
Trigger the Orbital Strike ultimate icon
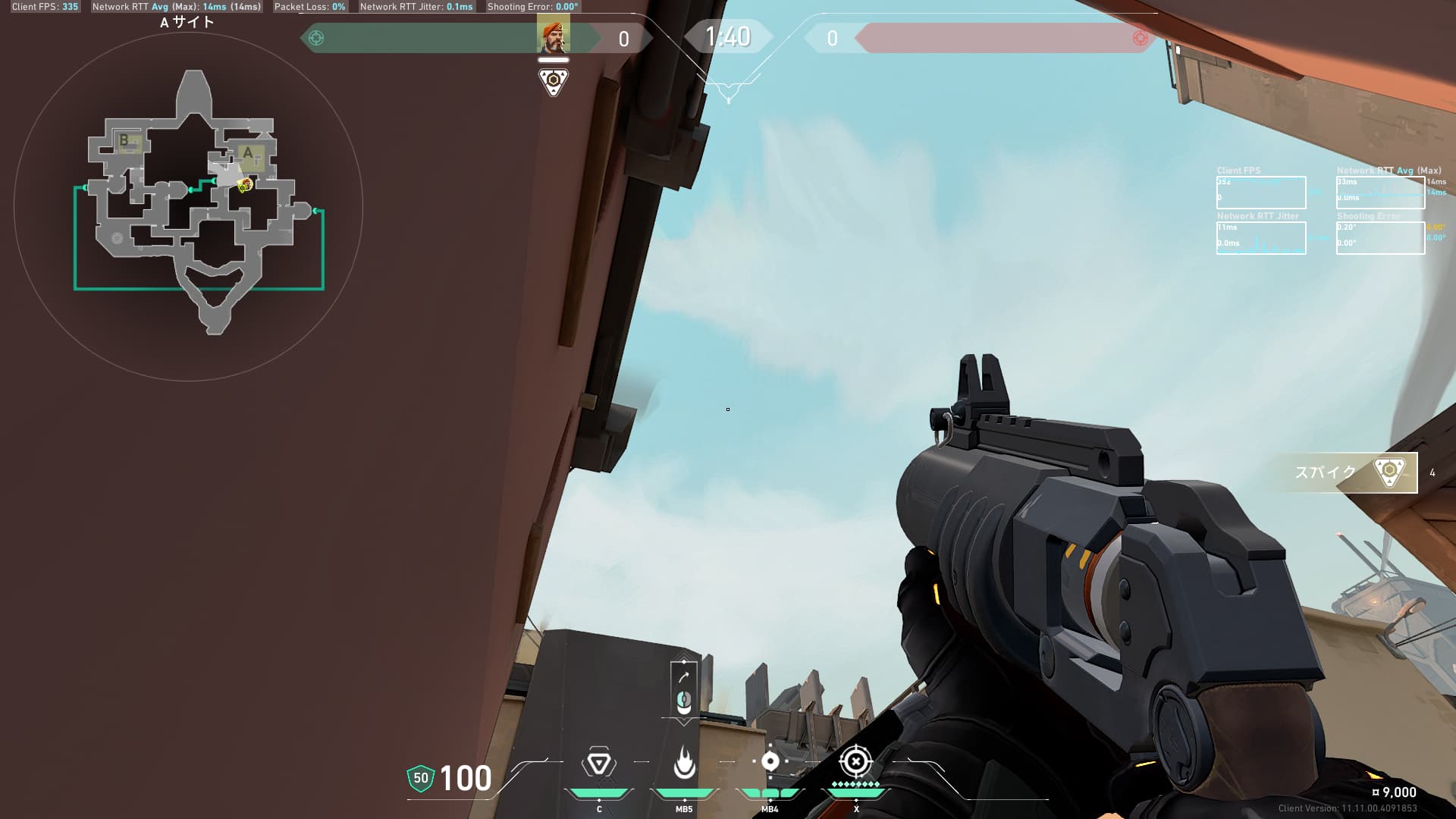click(855, 761)
